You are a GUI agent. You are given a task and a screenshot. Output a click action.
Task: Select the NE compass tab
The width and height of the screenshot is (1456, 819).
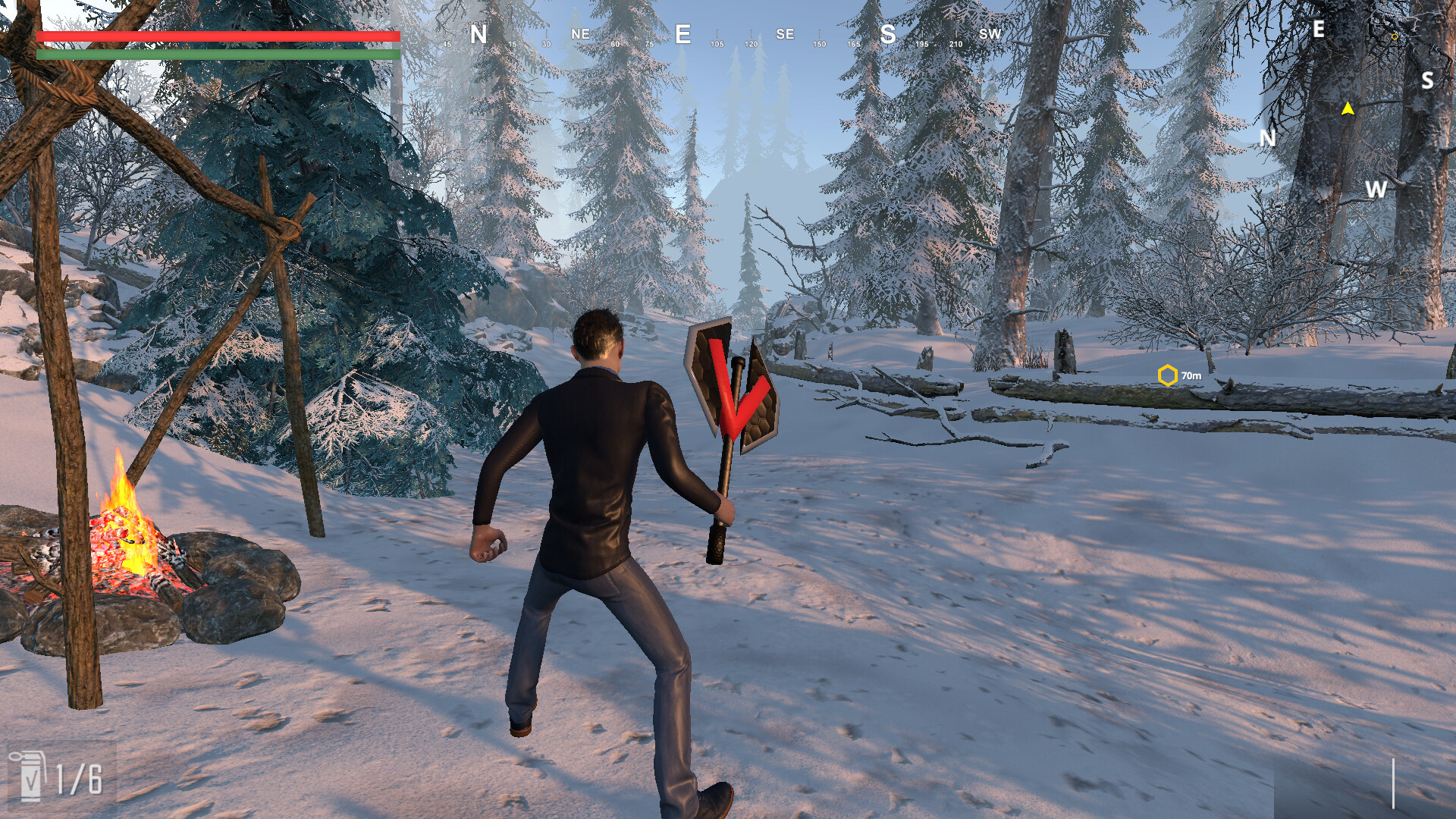580,34
